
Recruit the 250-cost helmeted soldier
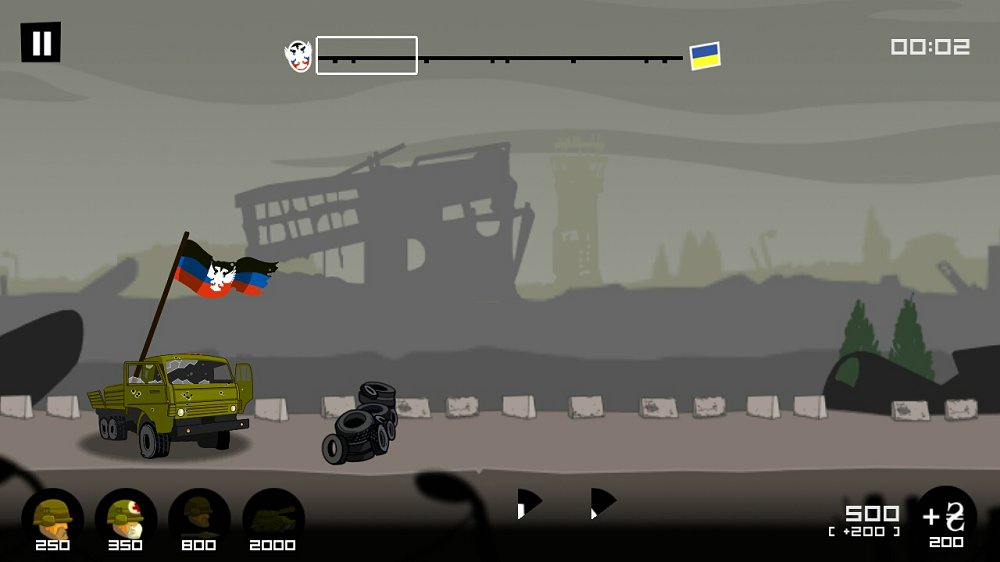point(52,516)
